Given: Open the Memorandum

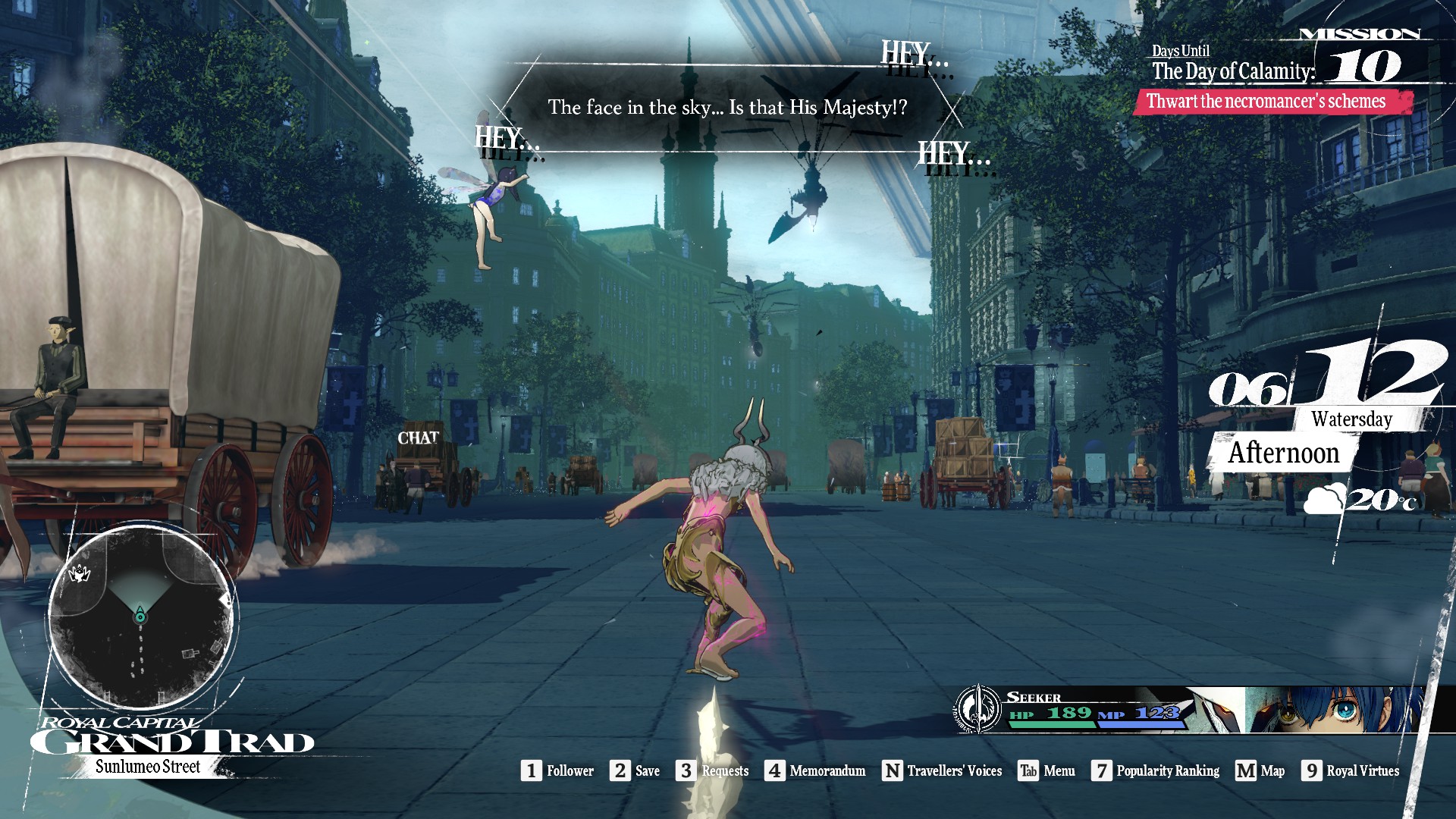Looking at the screenshot, I should 814,771.
